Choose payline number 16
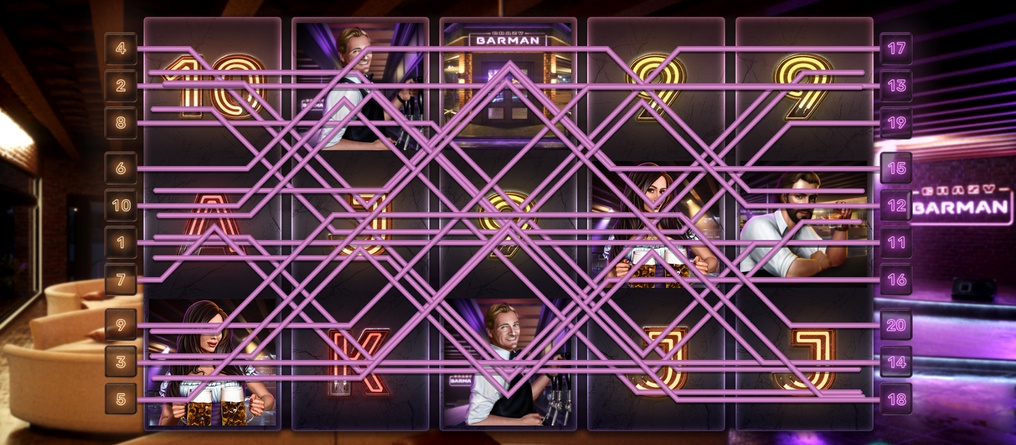This screenshot has width=1016, height=445. point(896,280)
